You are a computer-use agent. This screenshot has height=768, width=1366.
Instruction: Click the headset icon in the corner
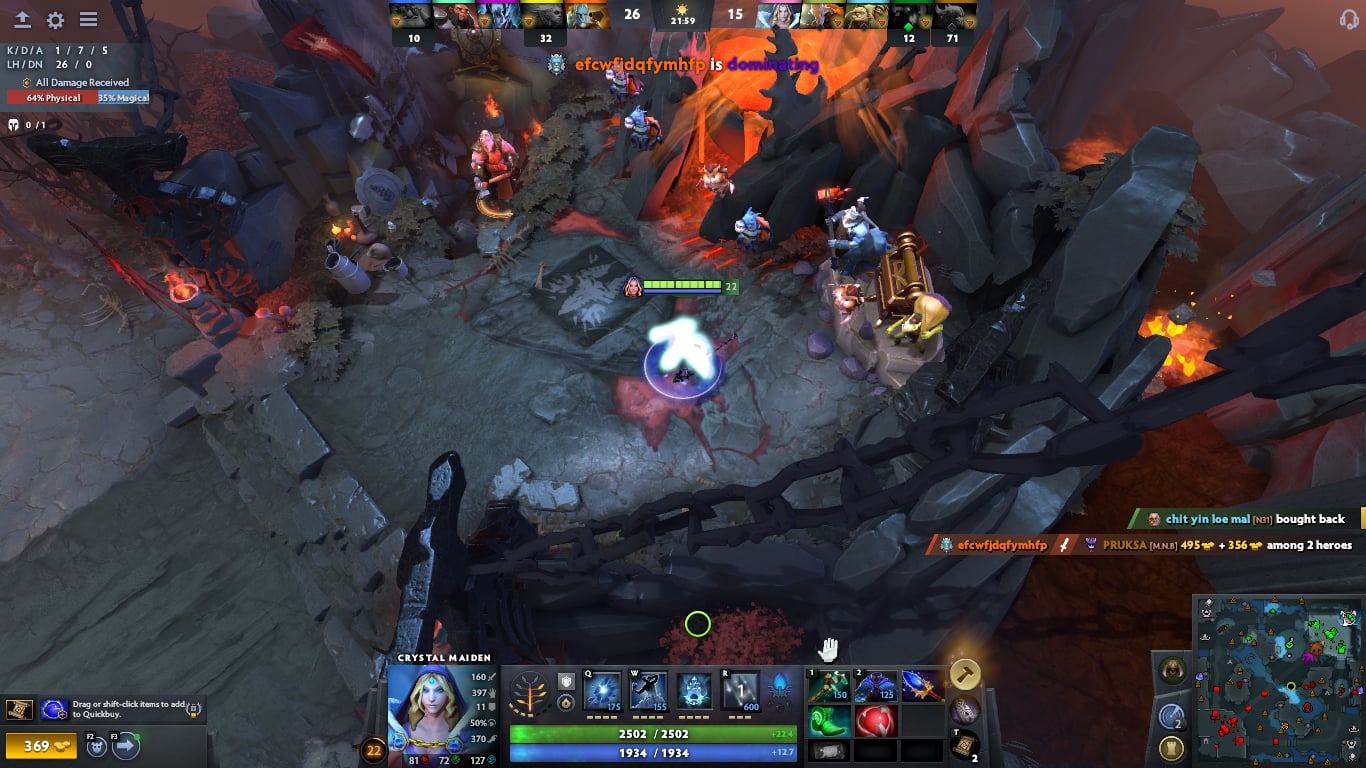[1347, 19]
